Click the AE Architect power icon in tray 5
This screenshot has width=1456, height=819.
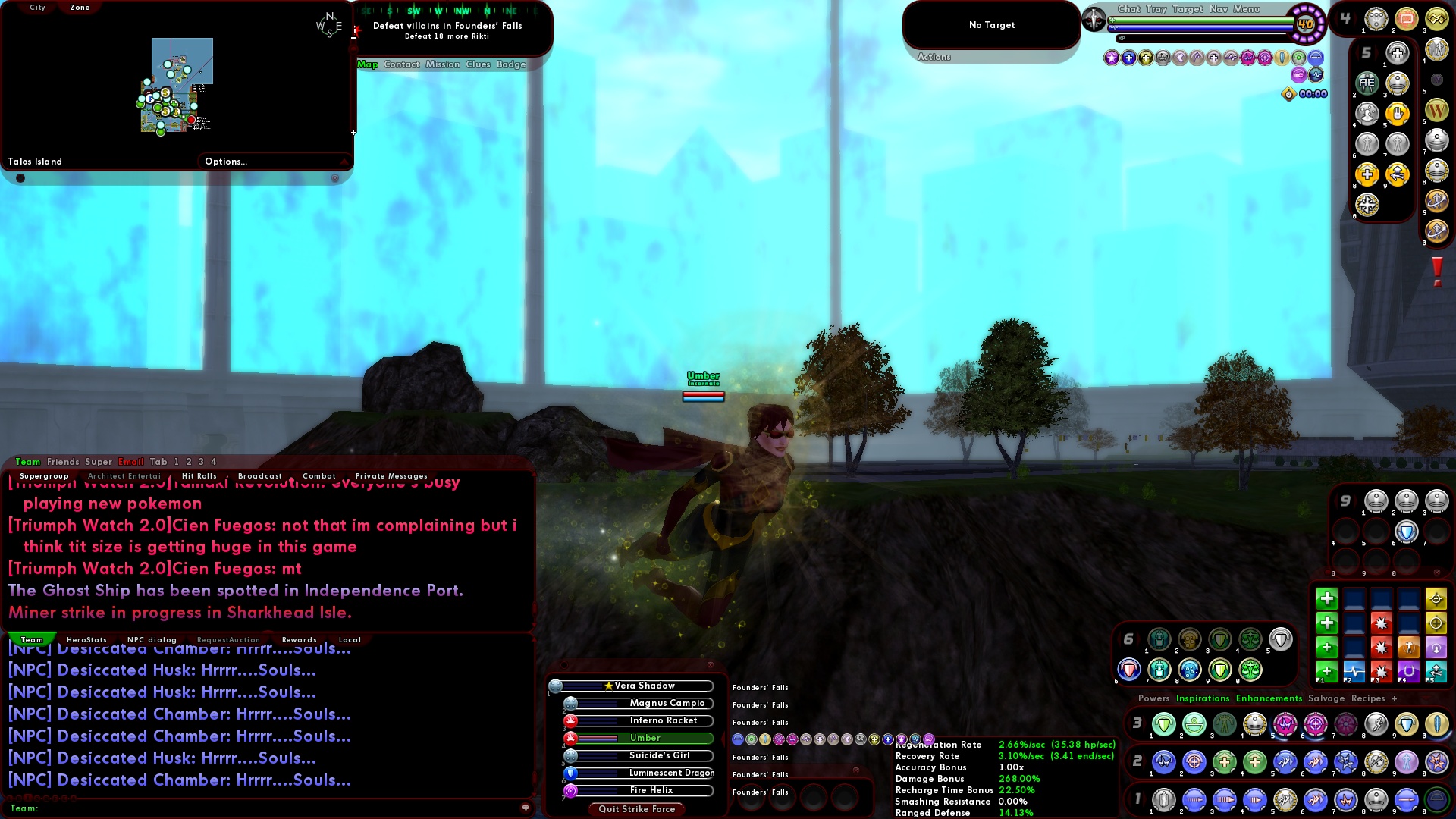point(1366,83)
